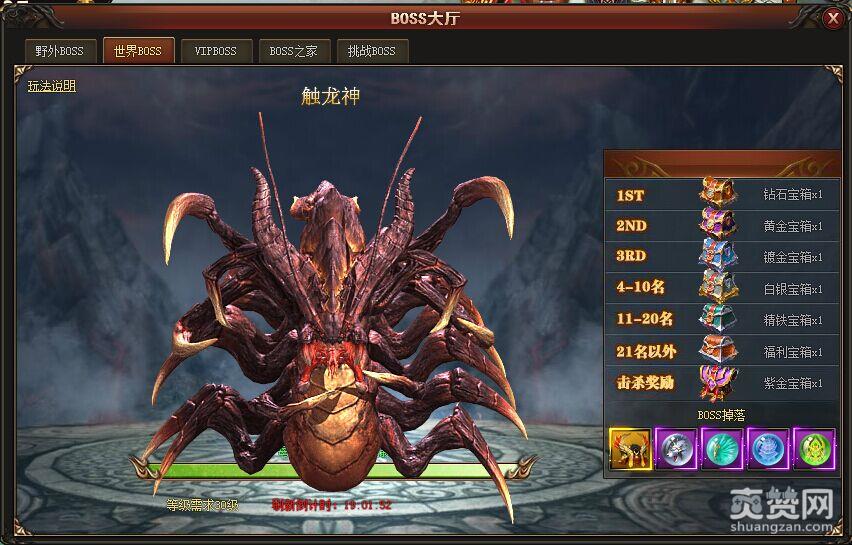Open the VIPBOSS tab
Image resolution: width=852 pixels, height=545 pixels.
pos(216,51)
